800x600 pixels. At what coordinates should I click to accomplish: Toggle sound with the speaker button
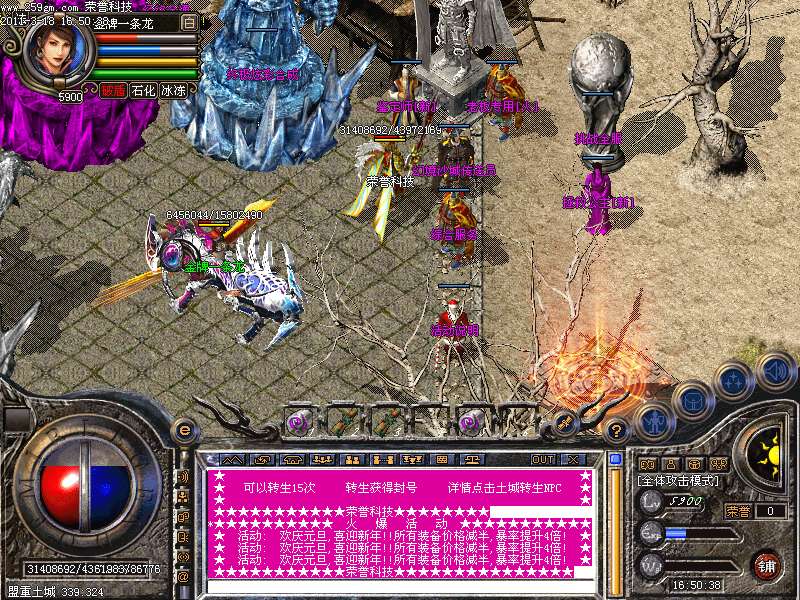point(775,370)
